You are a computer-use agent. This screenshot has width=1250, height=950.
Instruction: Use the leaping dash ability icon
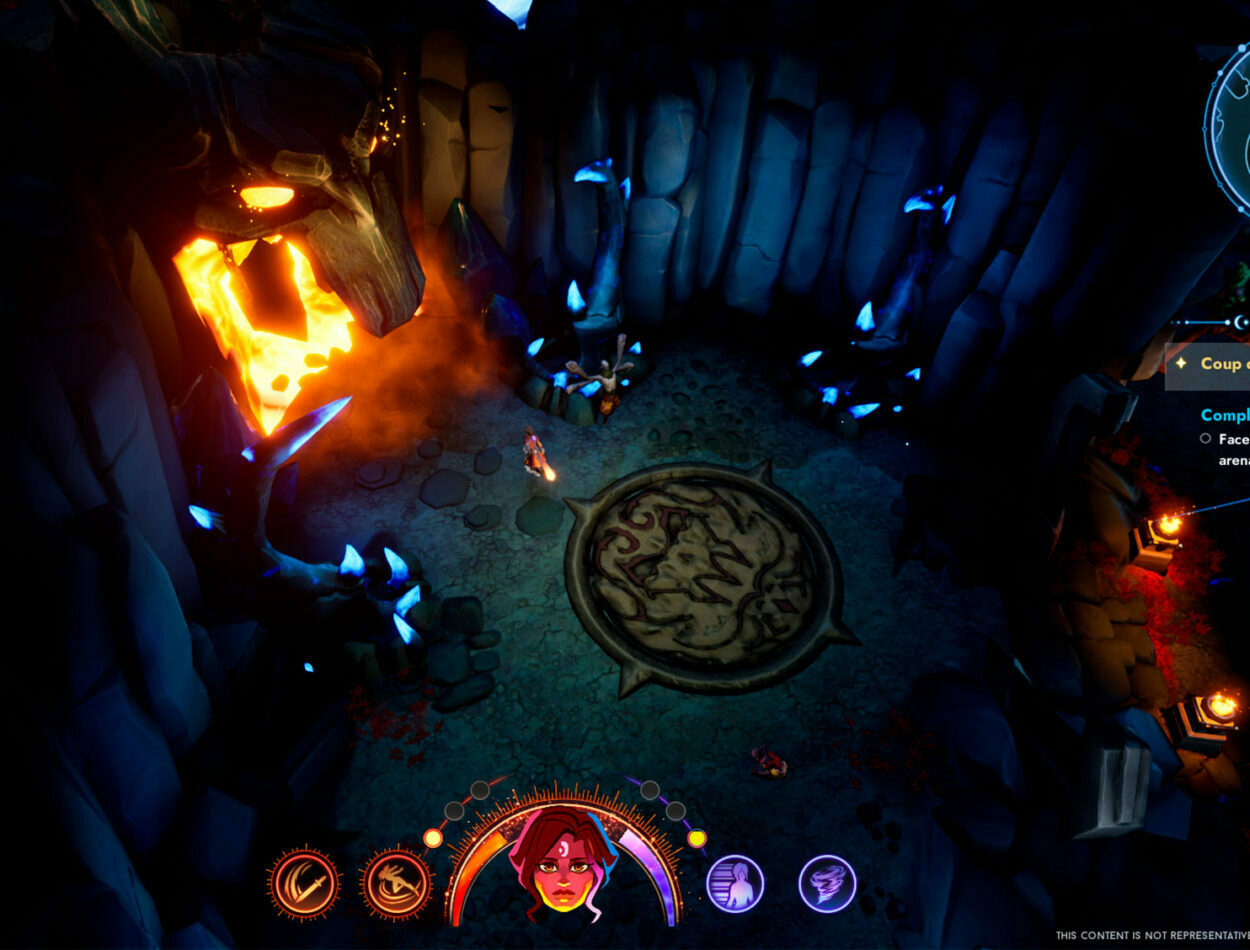point(397,884)
